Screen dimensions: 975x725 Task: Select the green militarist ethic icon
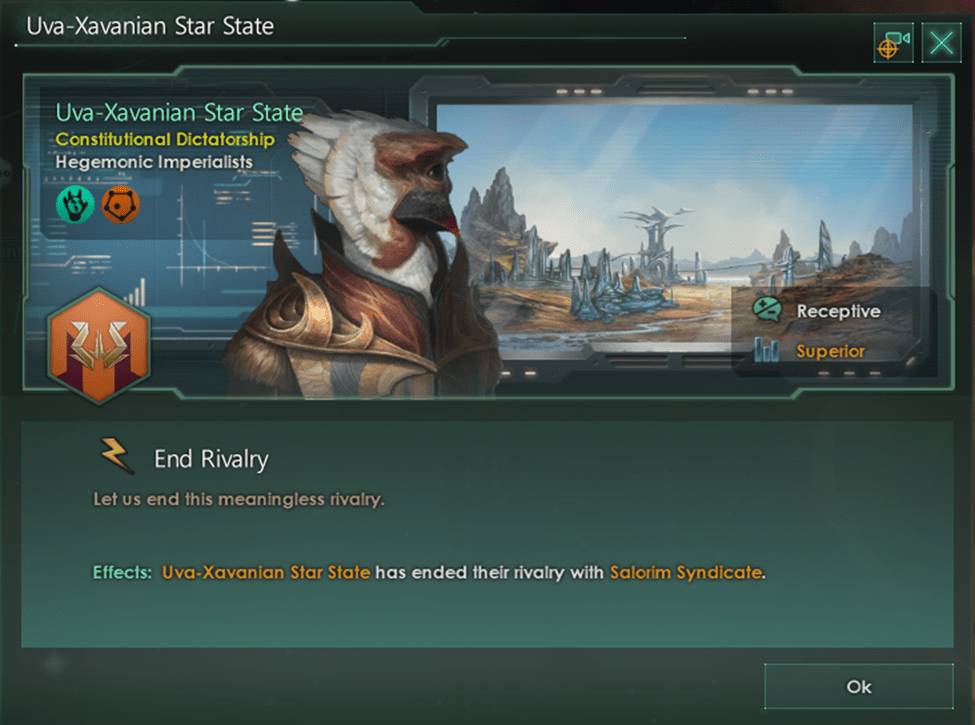tap(75, 205)
